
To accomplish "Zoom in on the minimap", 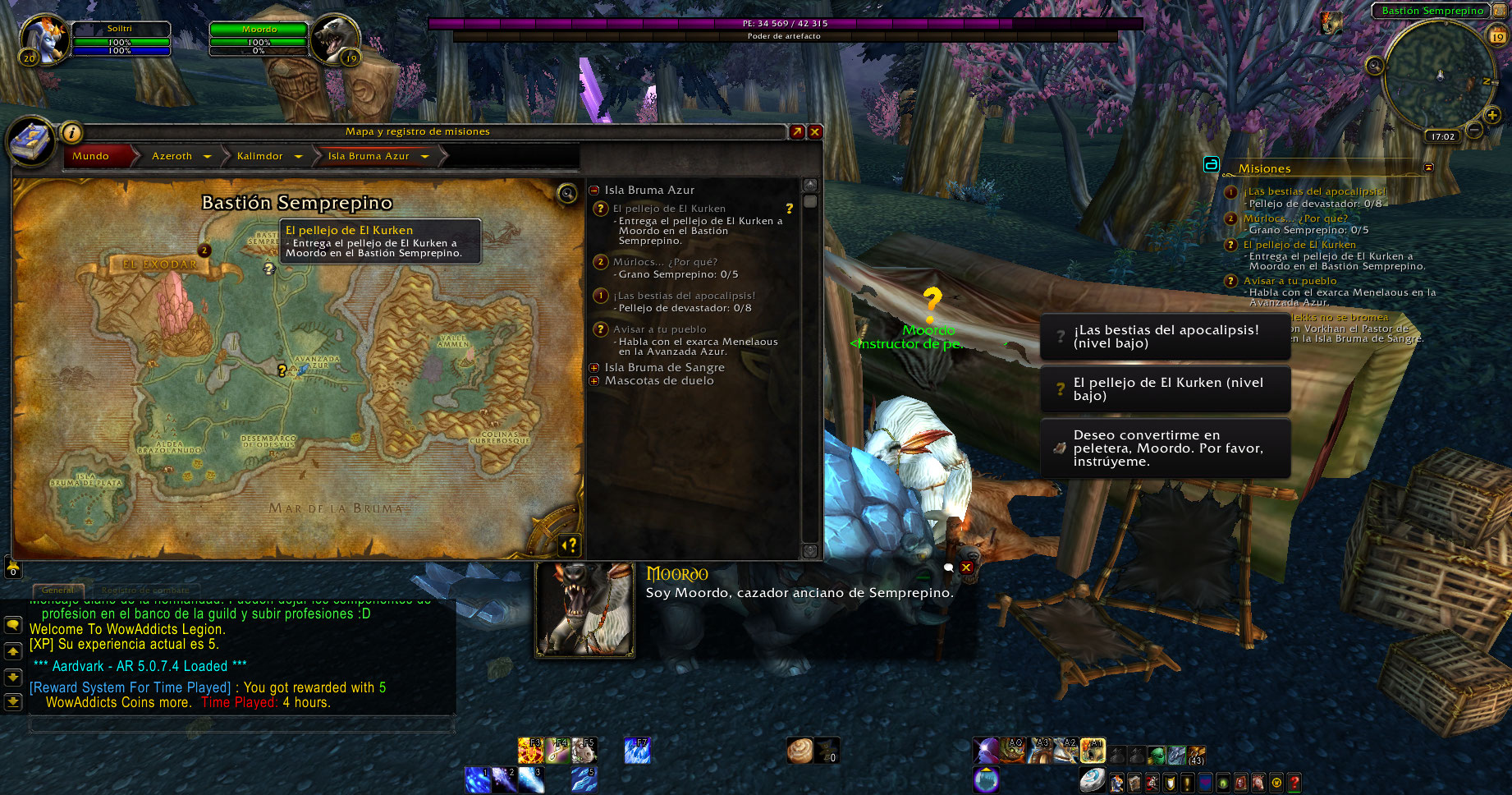I will click(1492, 115).
